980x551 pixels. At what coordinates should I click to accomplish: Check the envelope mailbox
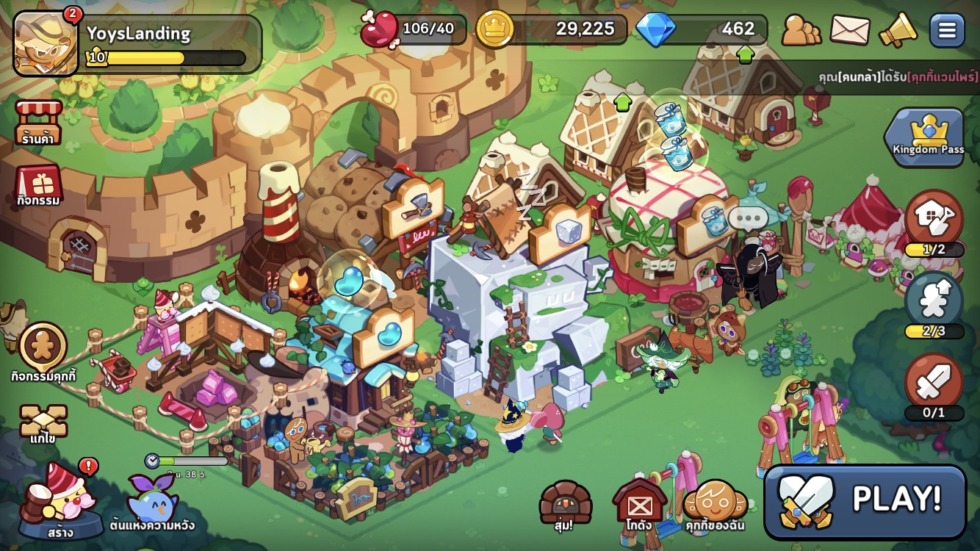(x=850, y=30)
